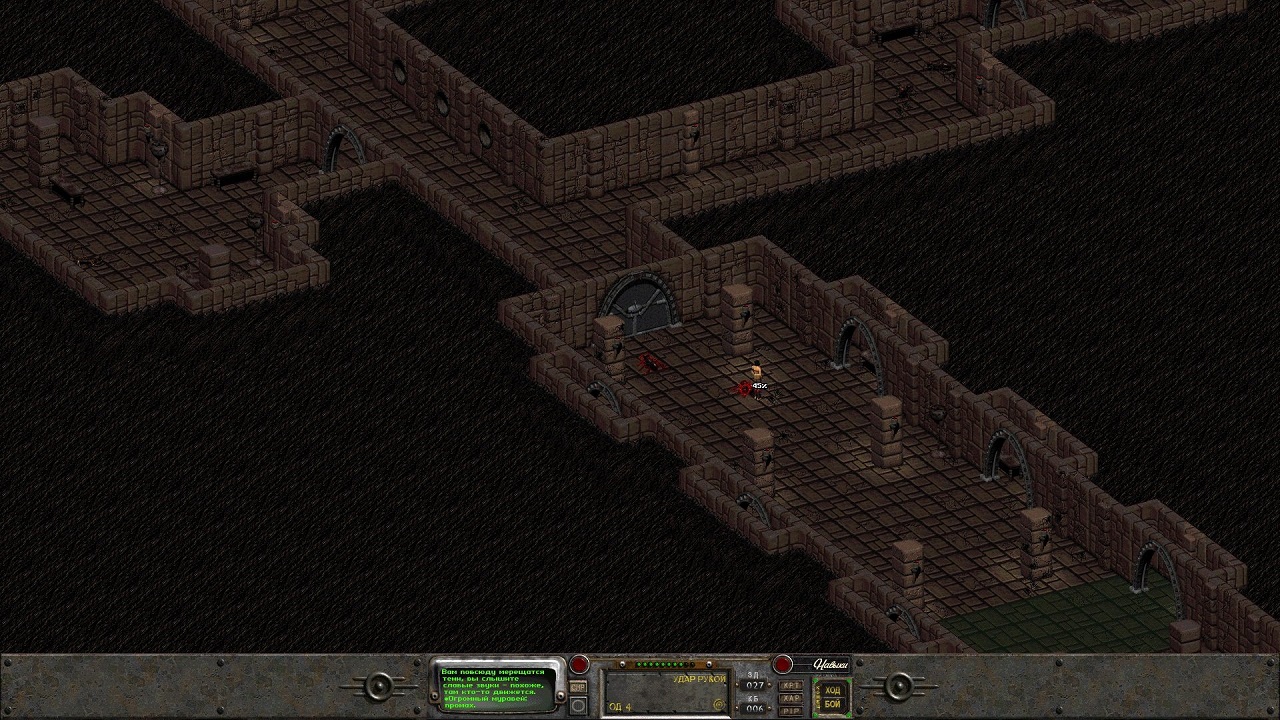Open the Навыки skills panel
The height and width of the screenshot is (720, 1280).
tap(829, 664)
